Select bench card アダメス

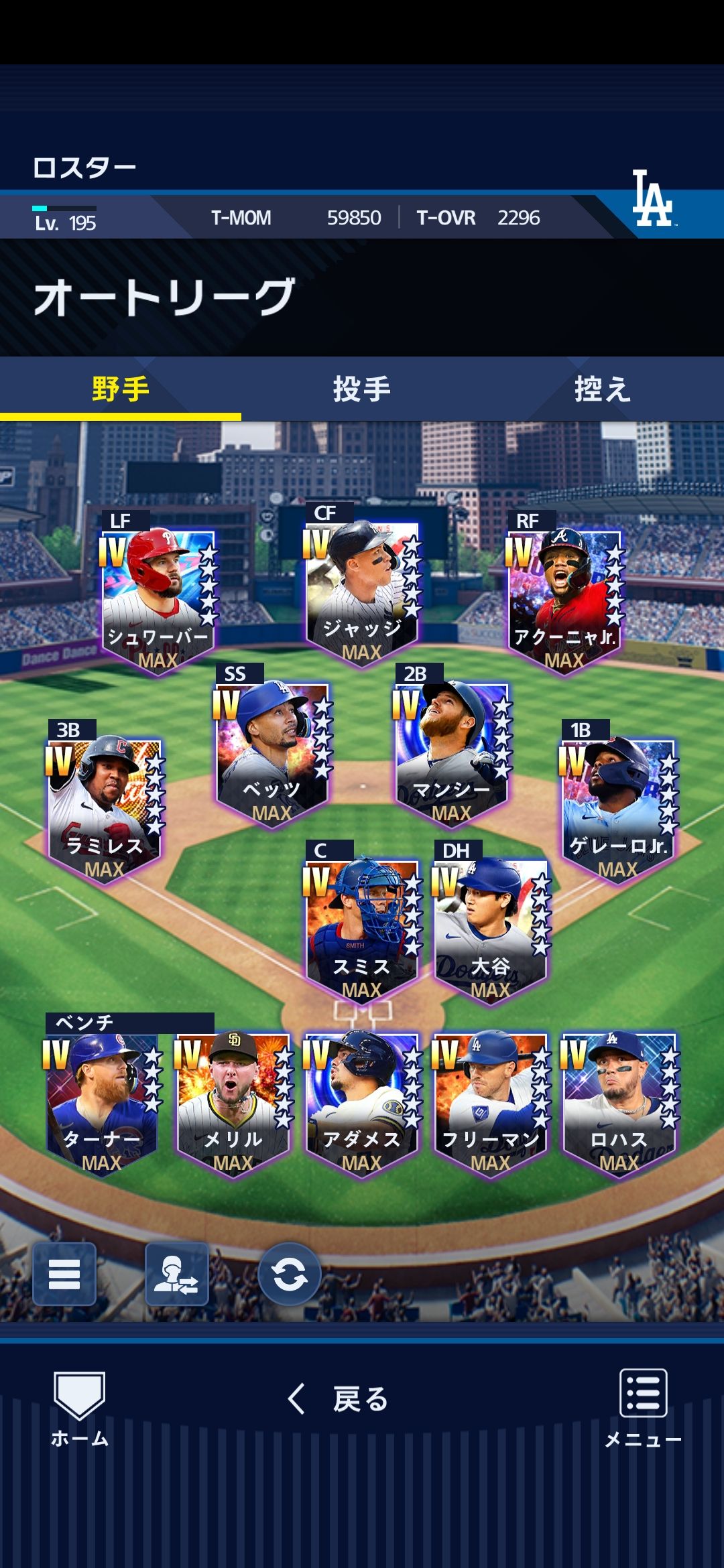coord(362,1102)
